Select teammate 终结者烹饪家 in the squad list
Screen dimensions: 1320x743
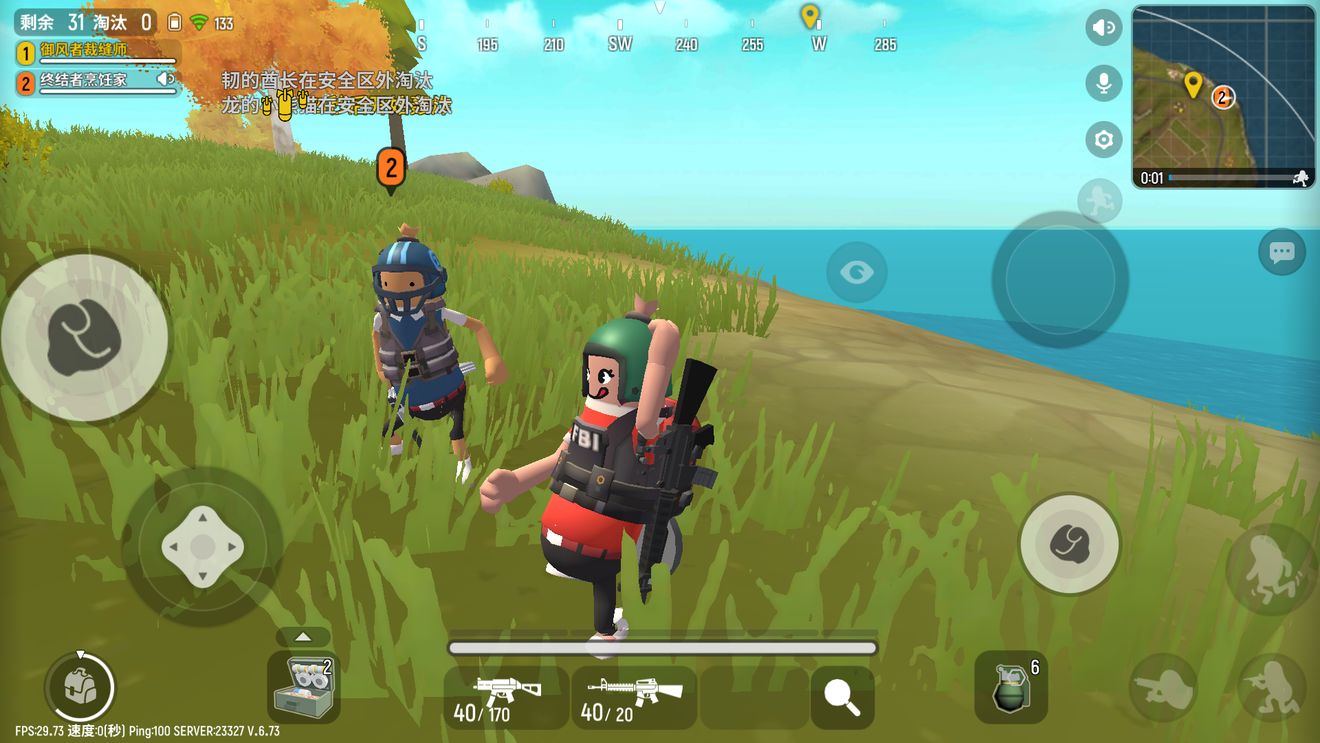click(x=97, y=82)
